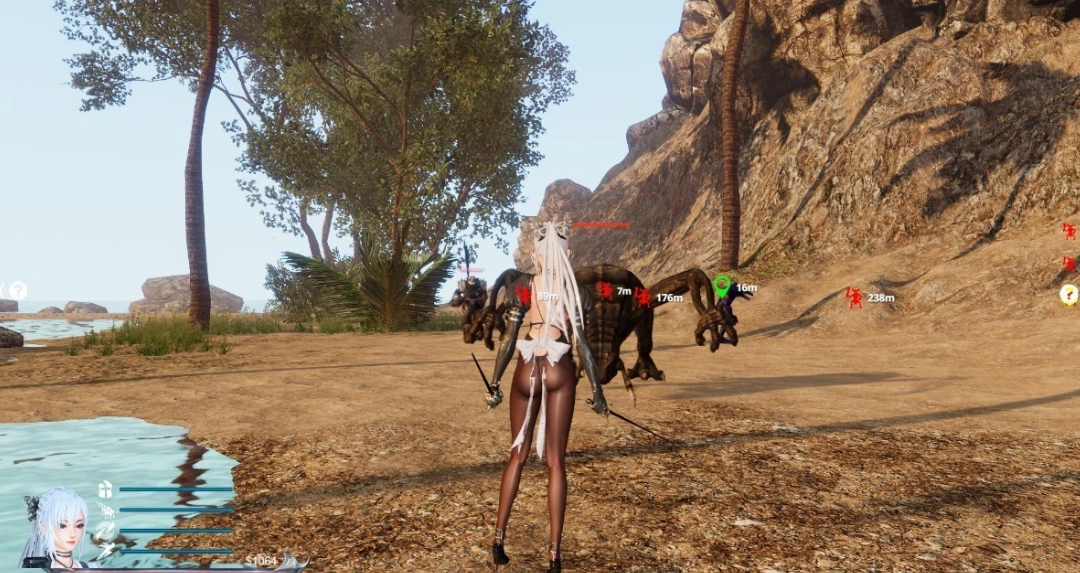Click the red enemy marker at 238m
Screen dimensions: 1080x573
(854, 297)
